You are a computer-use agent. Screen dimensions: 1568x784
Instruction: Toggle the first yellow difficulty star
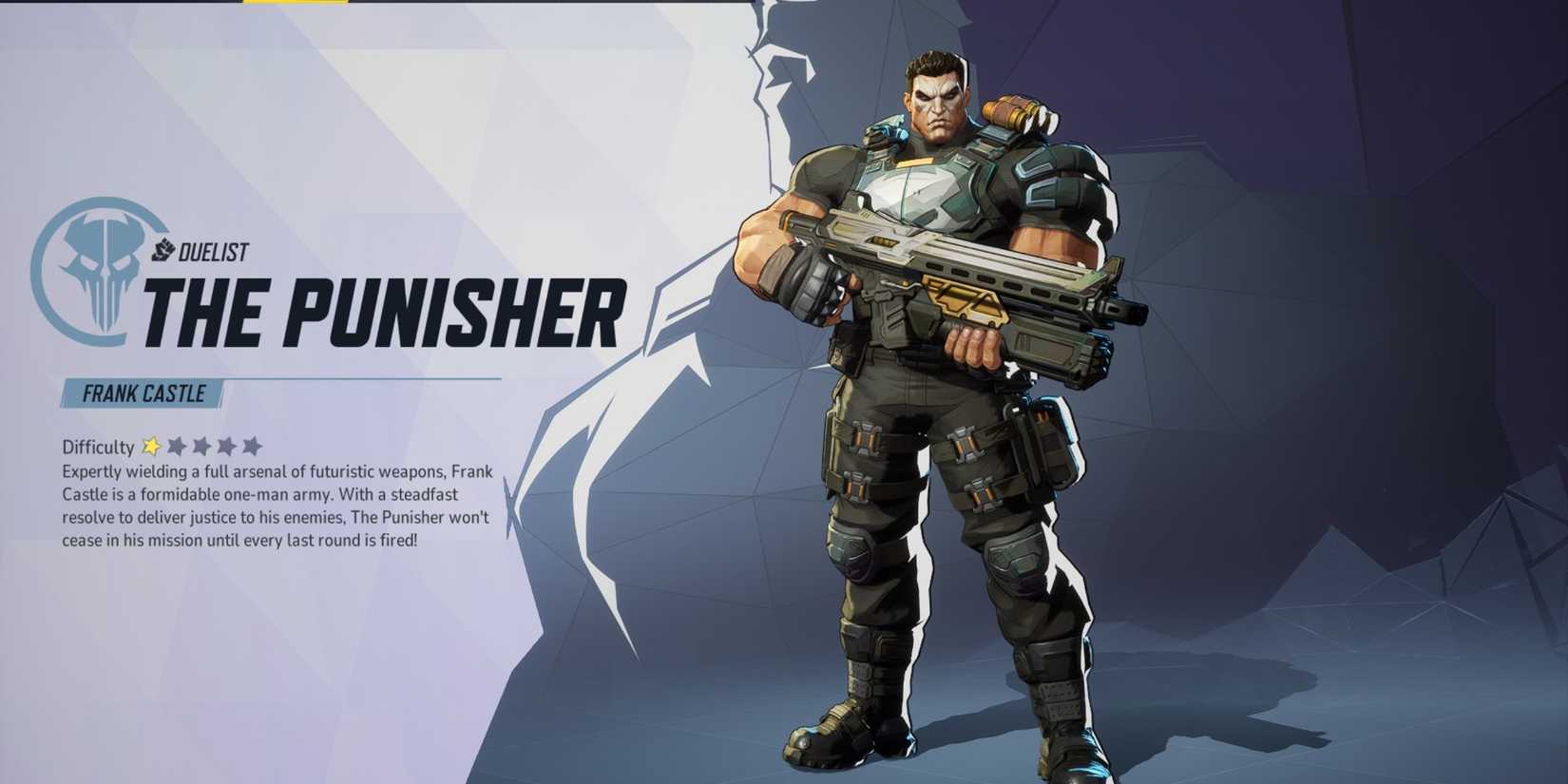152,447
